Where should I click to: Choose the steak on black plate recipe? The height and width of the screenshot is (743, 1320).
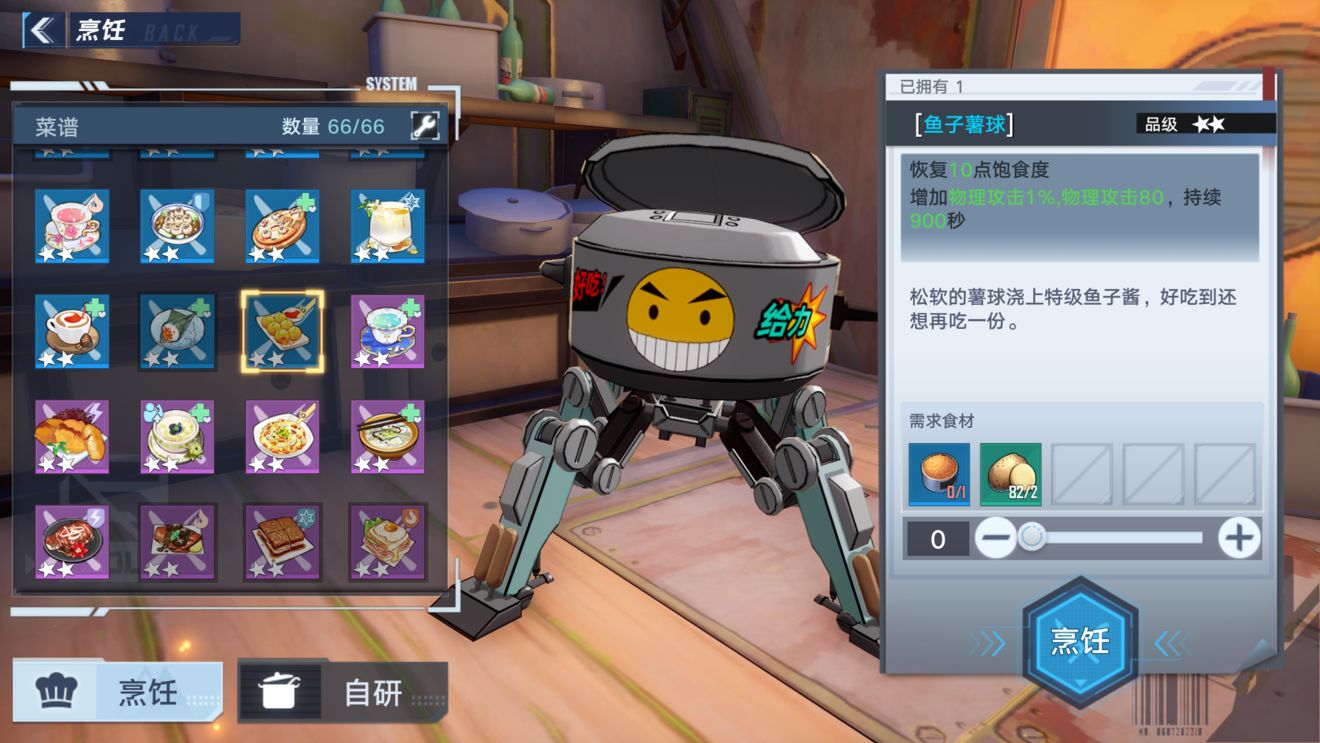point(72,541)
